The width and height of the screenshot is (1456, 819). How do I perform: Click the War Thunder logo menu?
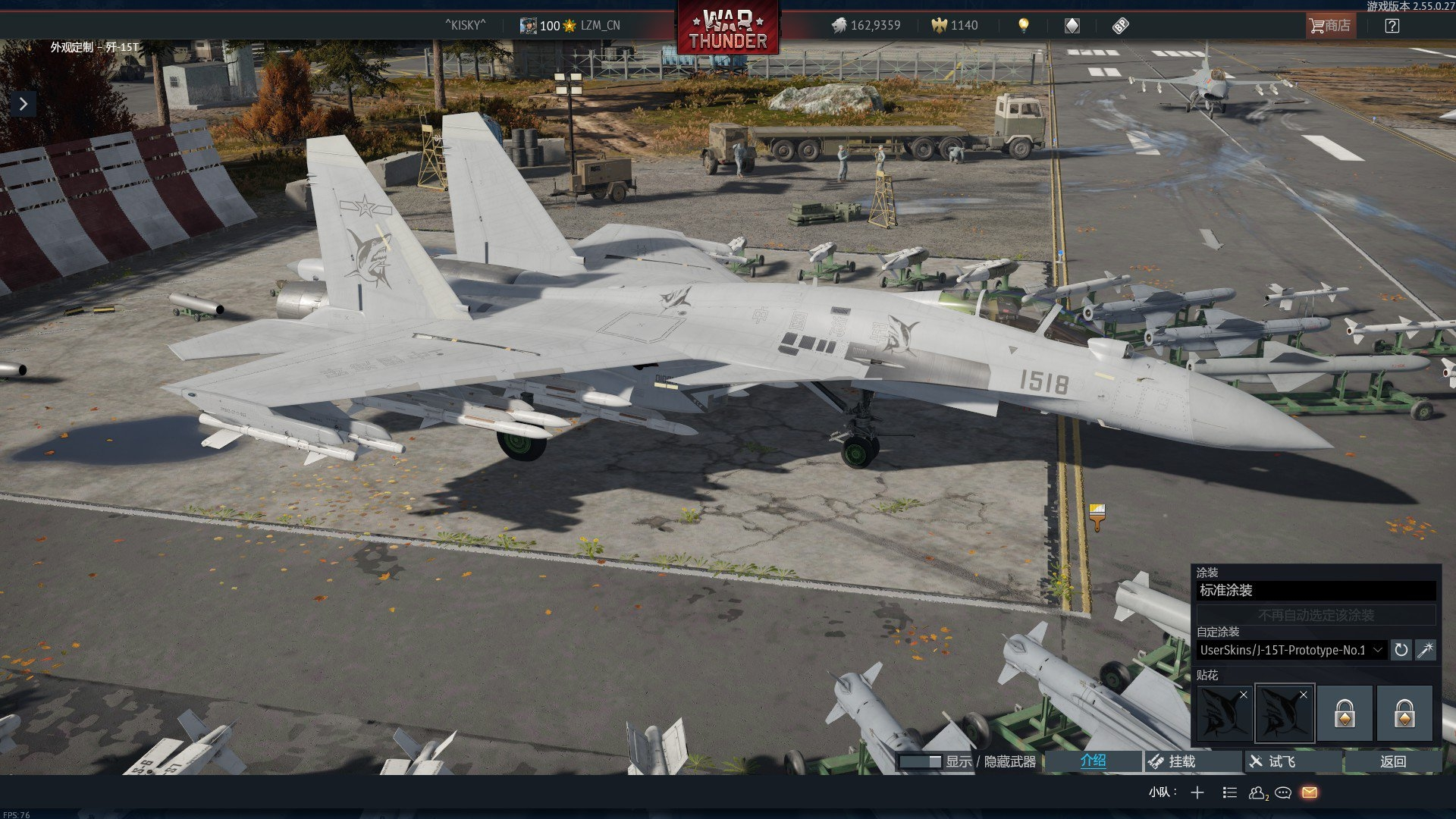728,29
